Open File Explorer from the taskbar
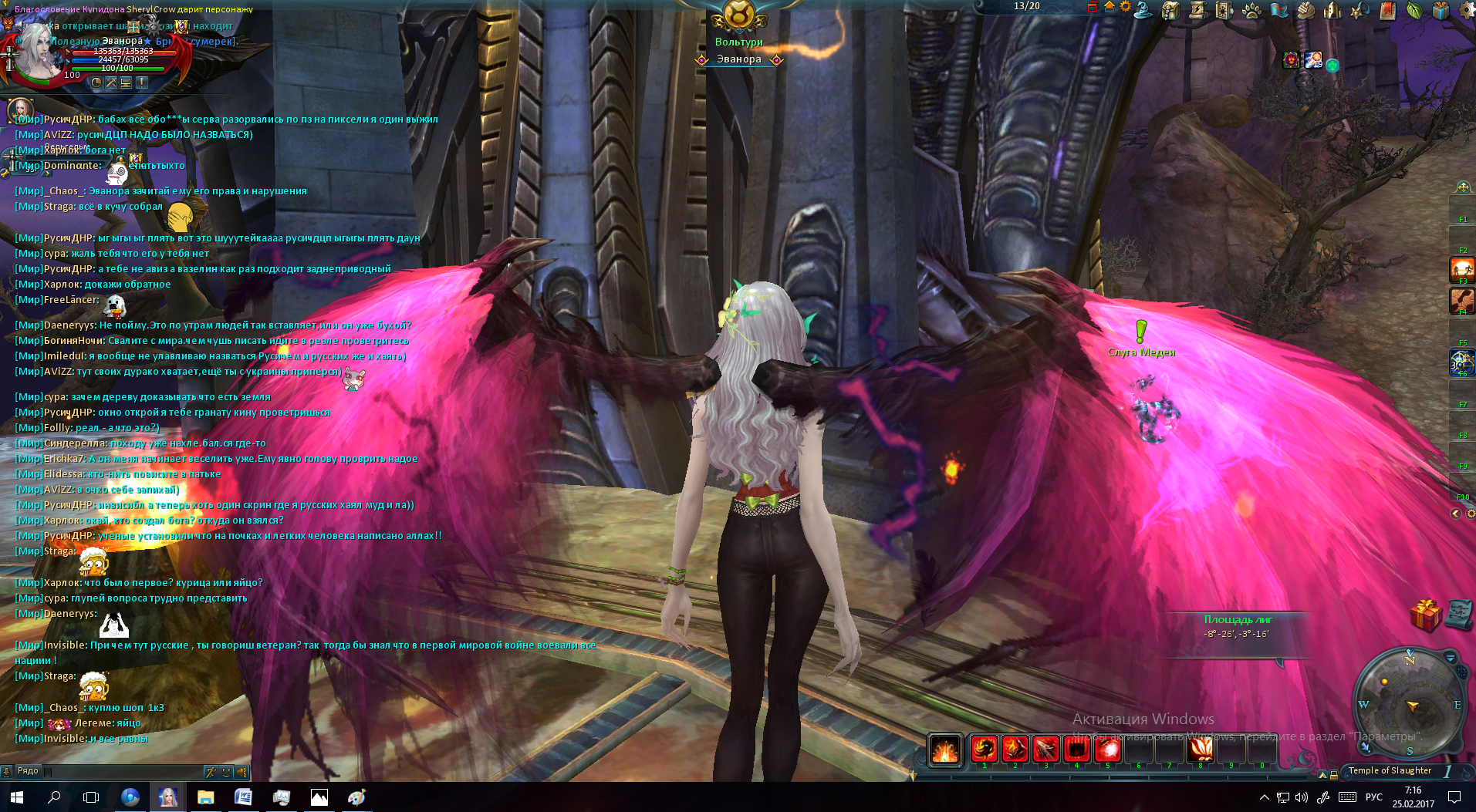This screenshot has height=812, width=1476. click(x=205, y=797)
